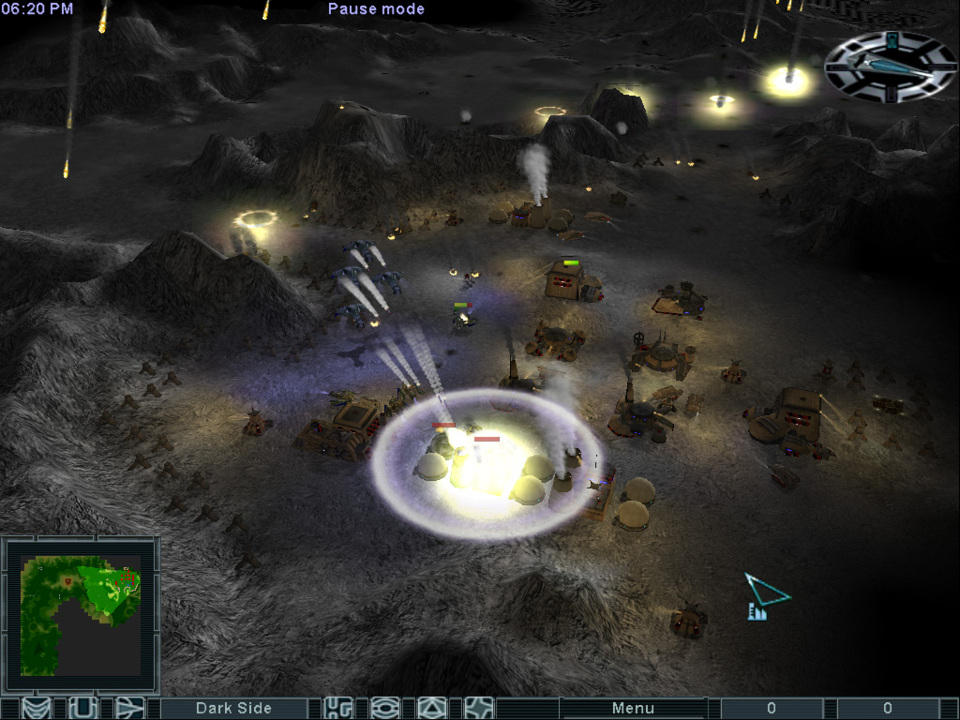The image size is (960, 720).
Task: Activate the triangle icon on the bottom bar
Action: coord(431,708)
